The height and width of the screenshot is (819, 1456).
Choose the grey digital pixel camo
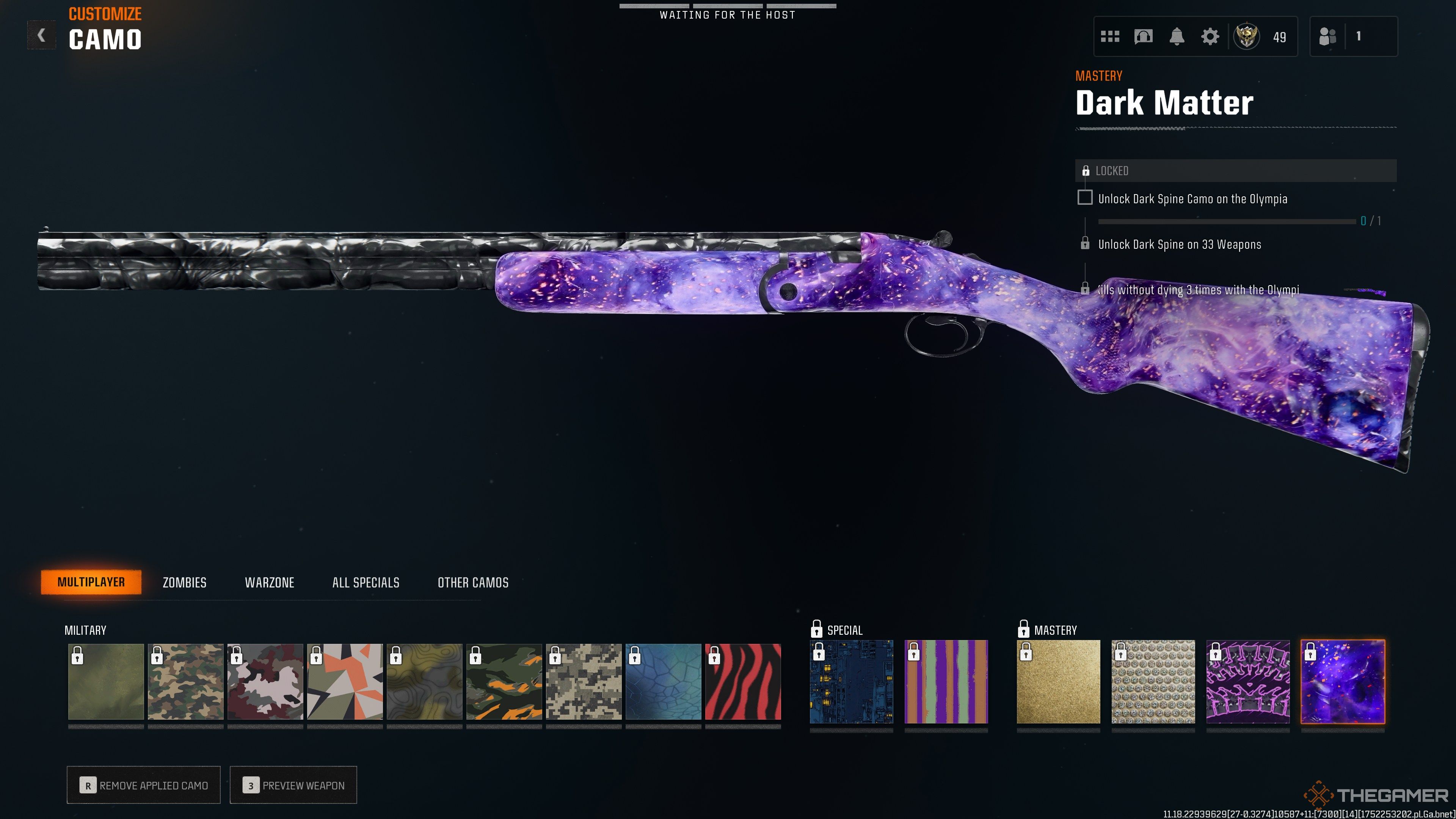pos(583,682)
